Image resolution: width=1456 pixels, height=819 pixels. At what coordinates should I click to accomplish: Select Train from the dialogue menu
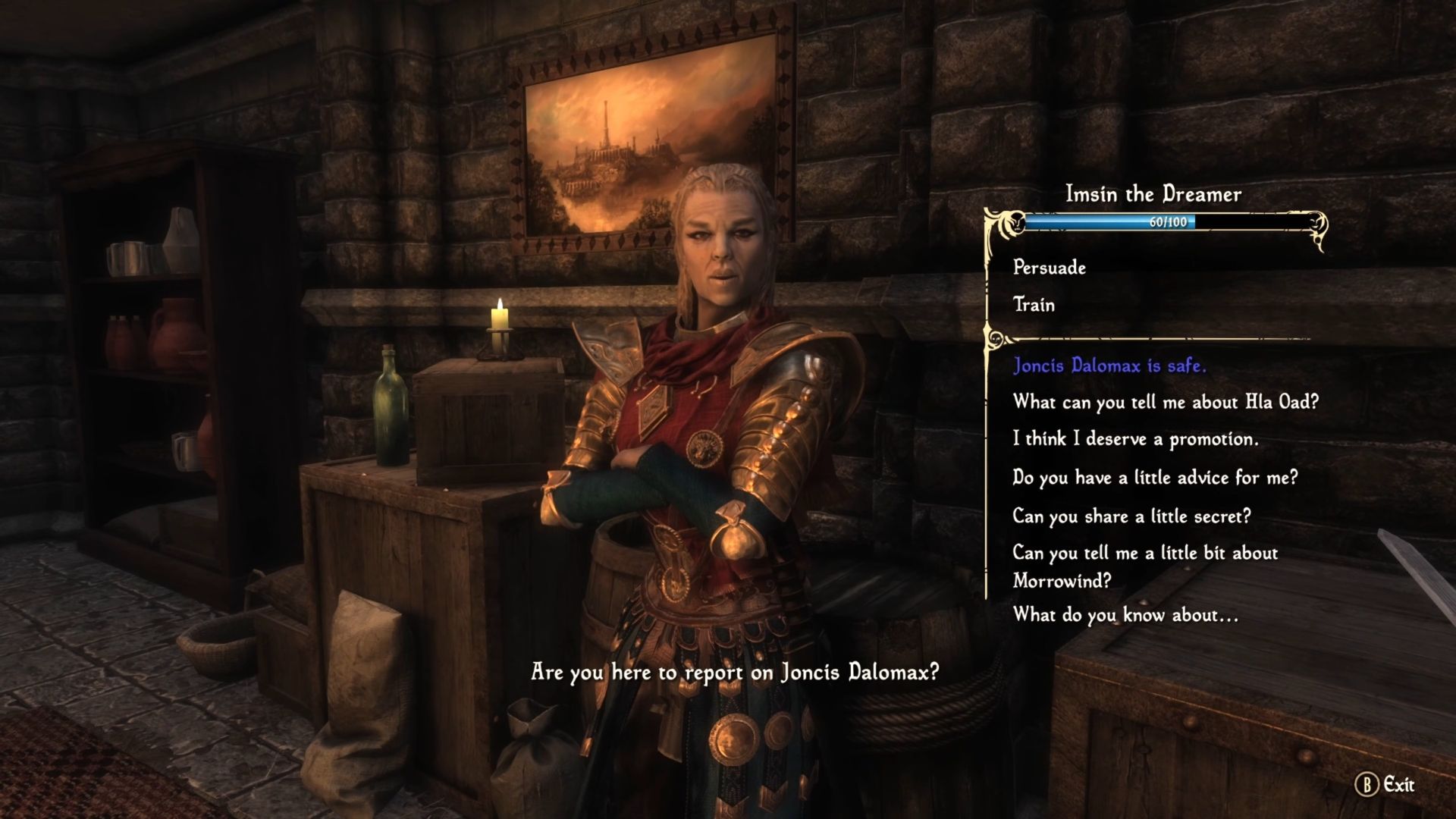point(1034,305)
